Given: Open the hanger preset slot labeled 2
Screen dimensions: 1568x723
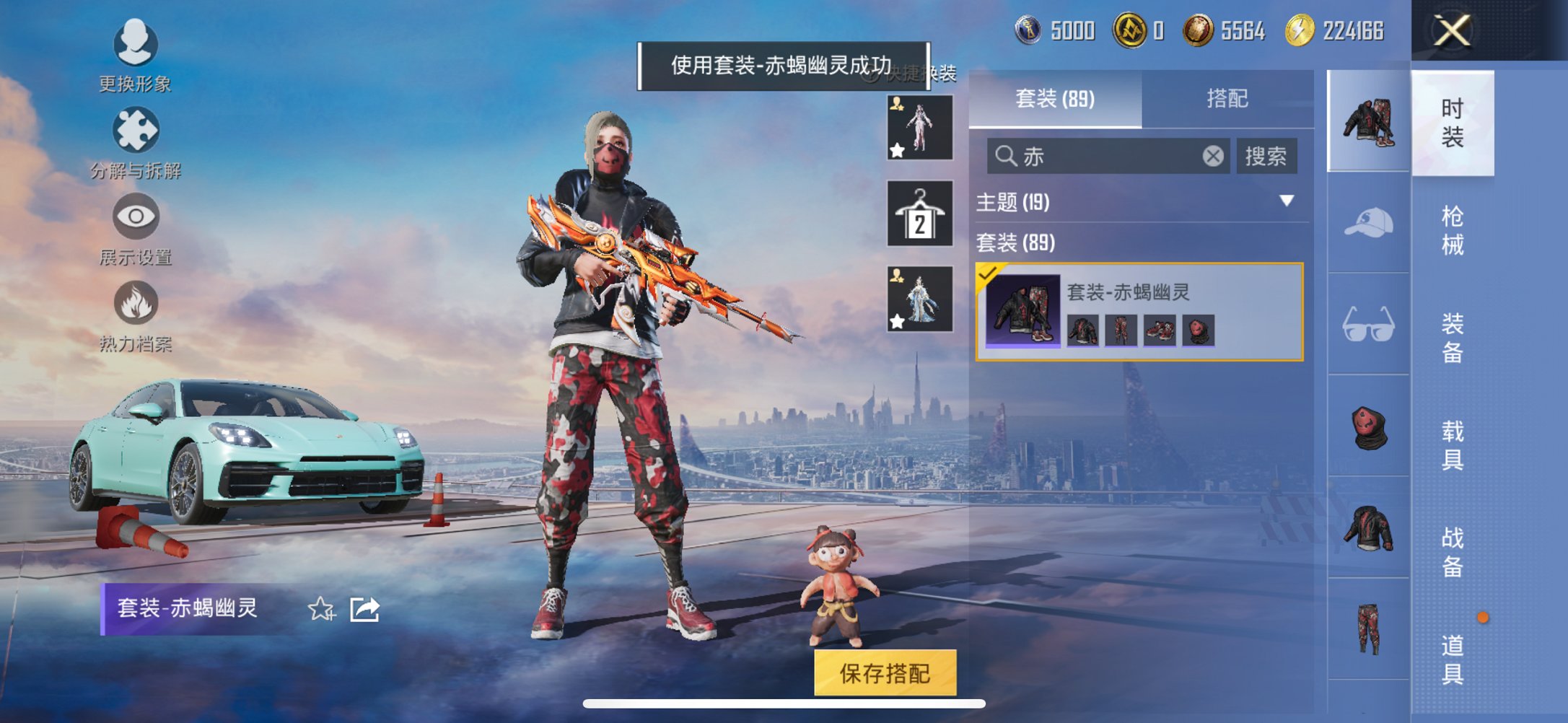Looking at the screenshot, I should (x=919, y=215).
